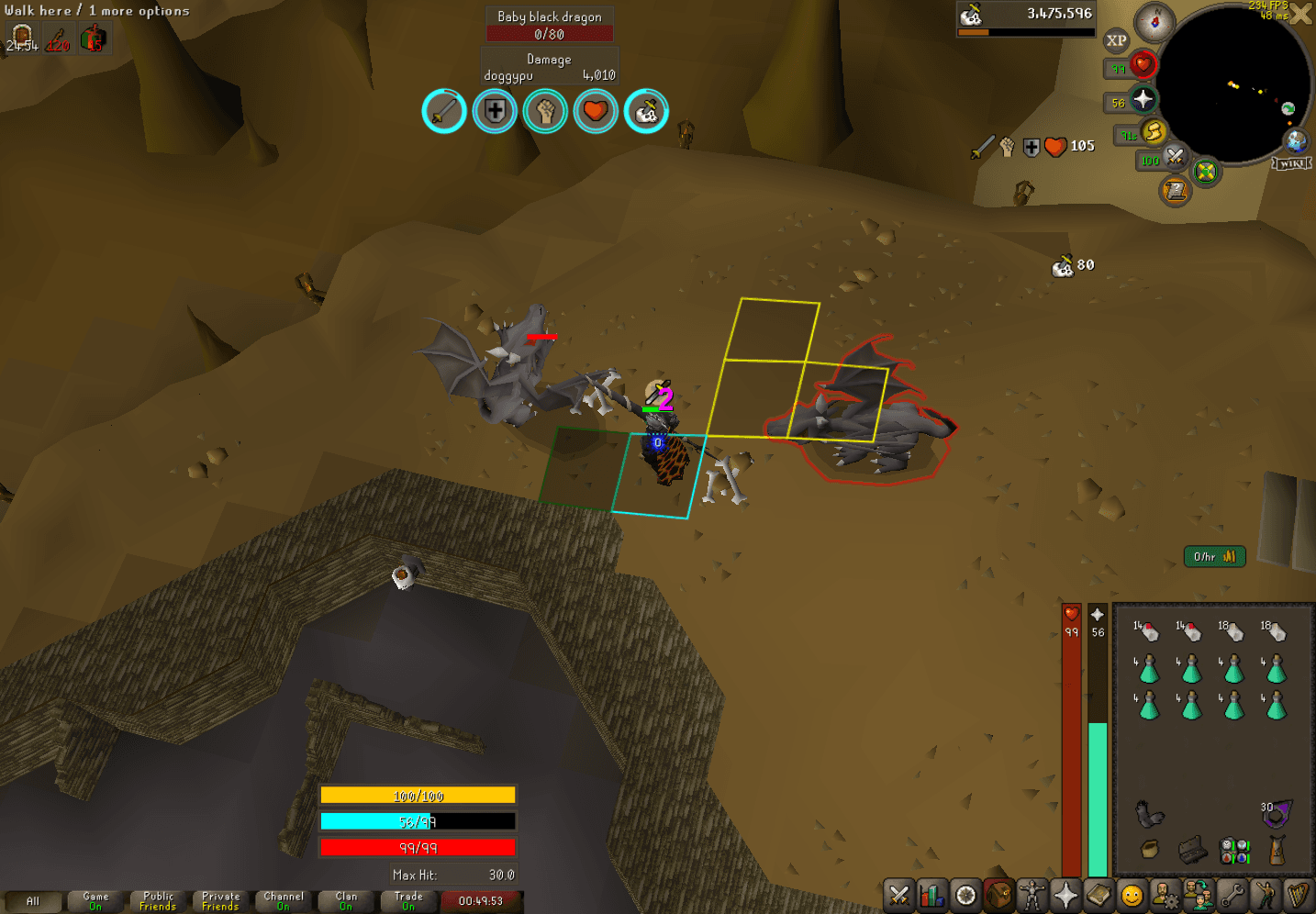Switch to the Game chat tab
Image resolution: width=1316 pixels, height=914 pixels.
tap(95, 900)
